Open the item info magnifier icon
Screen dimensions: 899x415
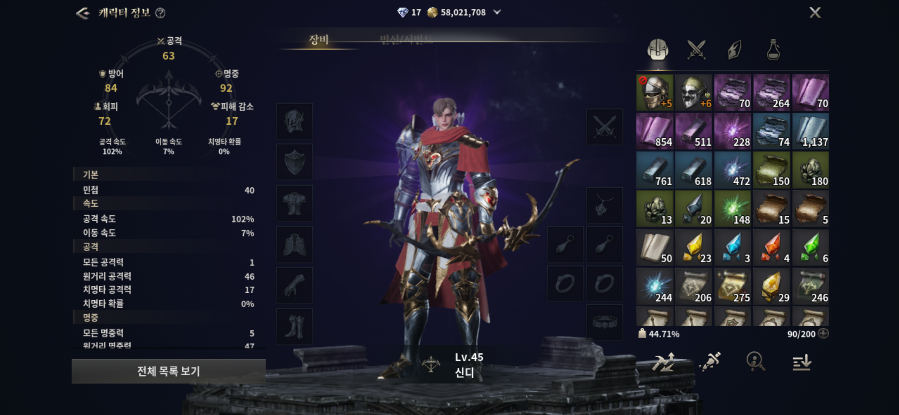(756, 362)
